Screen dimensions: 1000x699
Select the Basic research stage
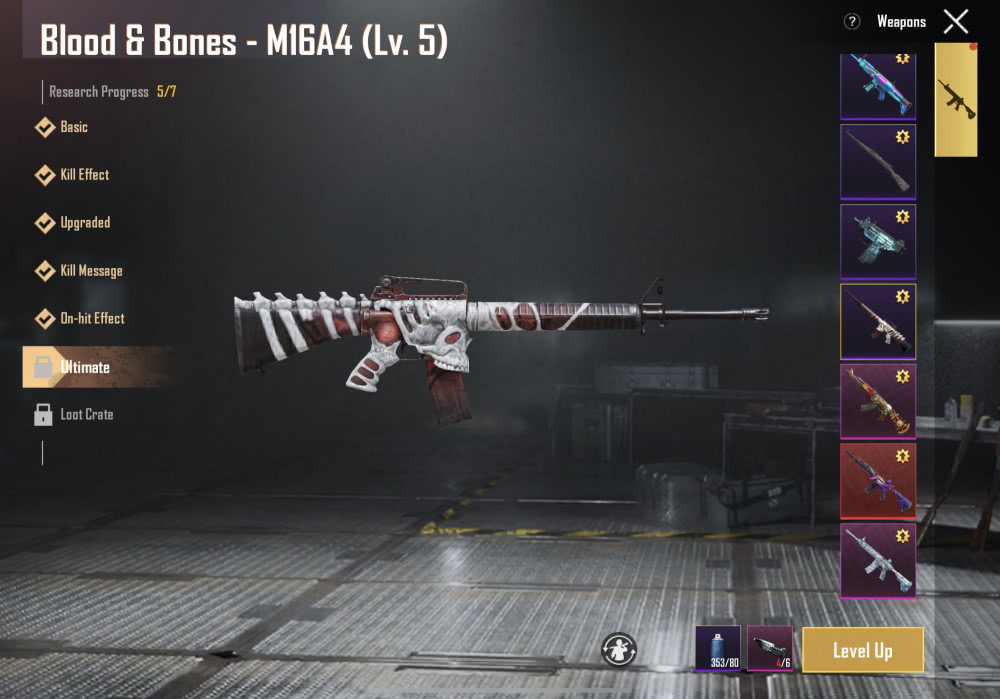tap(73, 127)
